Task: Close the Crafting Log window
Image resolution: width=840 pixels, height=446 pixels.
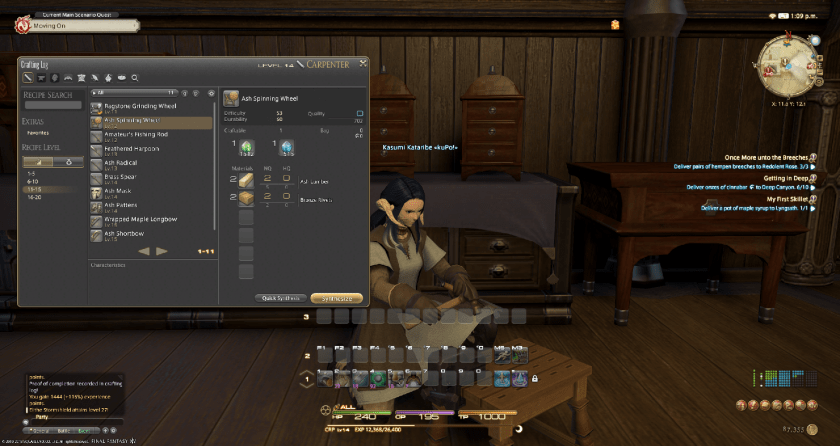Action: tap(364, 63)
